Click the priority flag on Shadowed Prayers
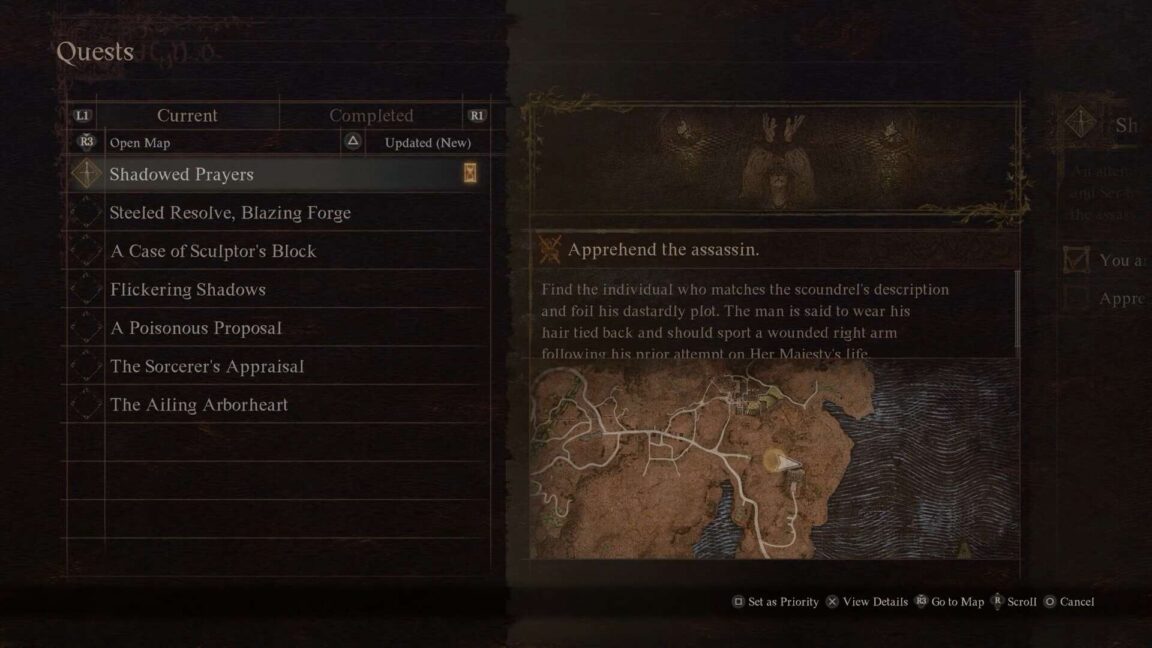The height and width of the screenshot is (648, 1152). click(470, 174)
